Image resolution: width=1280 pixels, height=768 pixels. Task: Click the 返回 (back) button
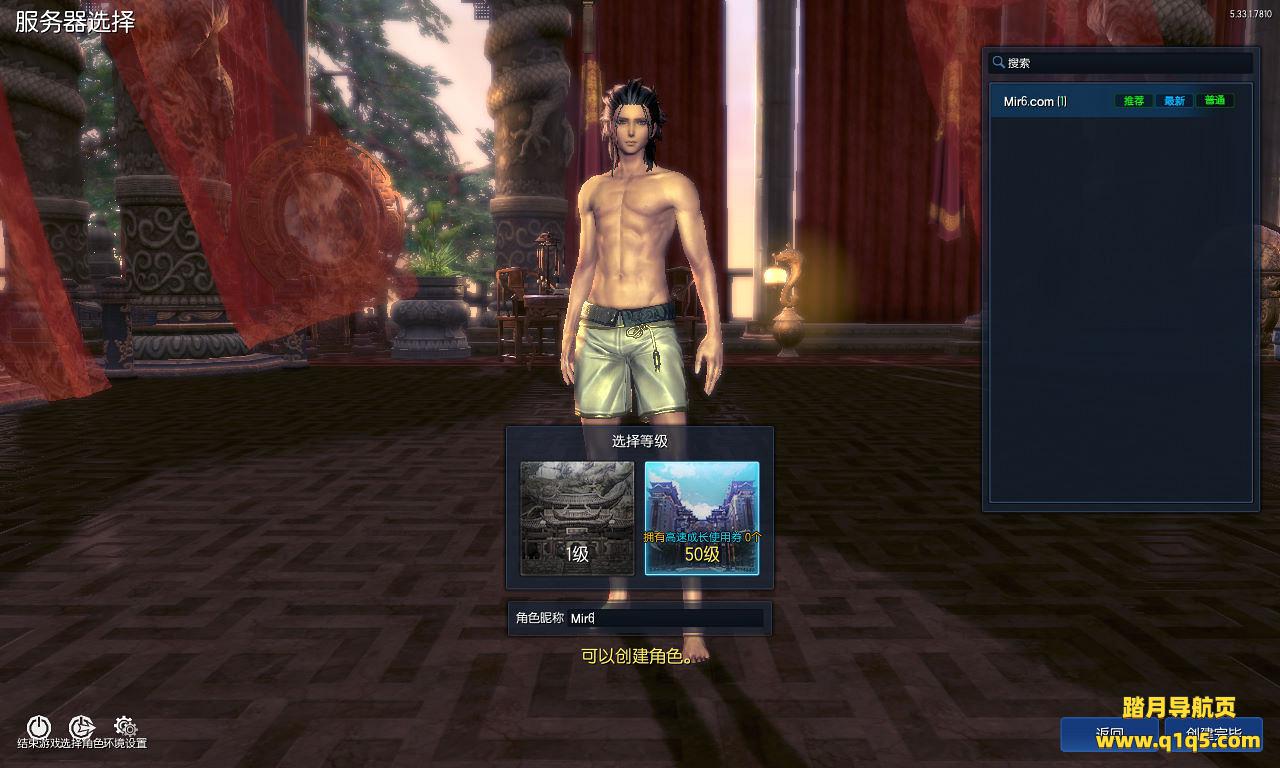tap(1110, 735)
